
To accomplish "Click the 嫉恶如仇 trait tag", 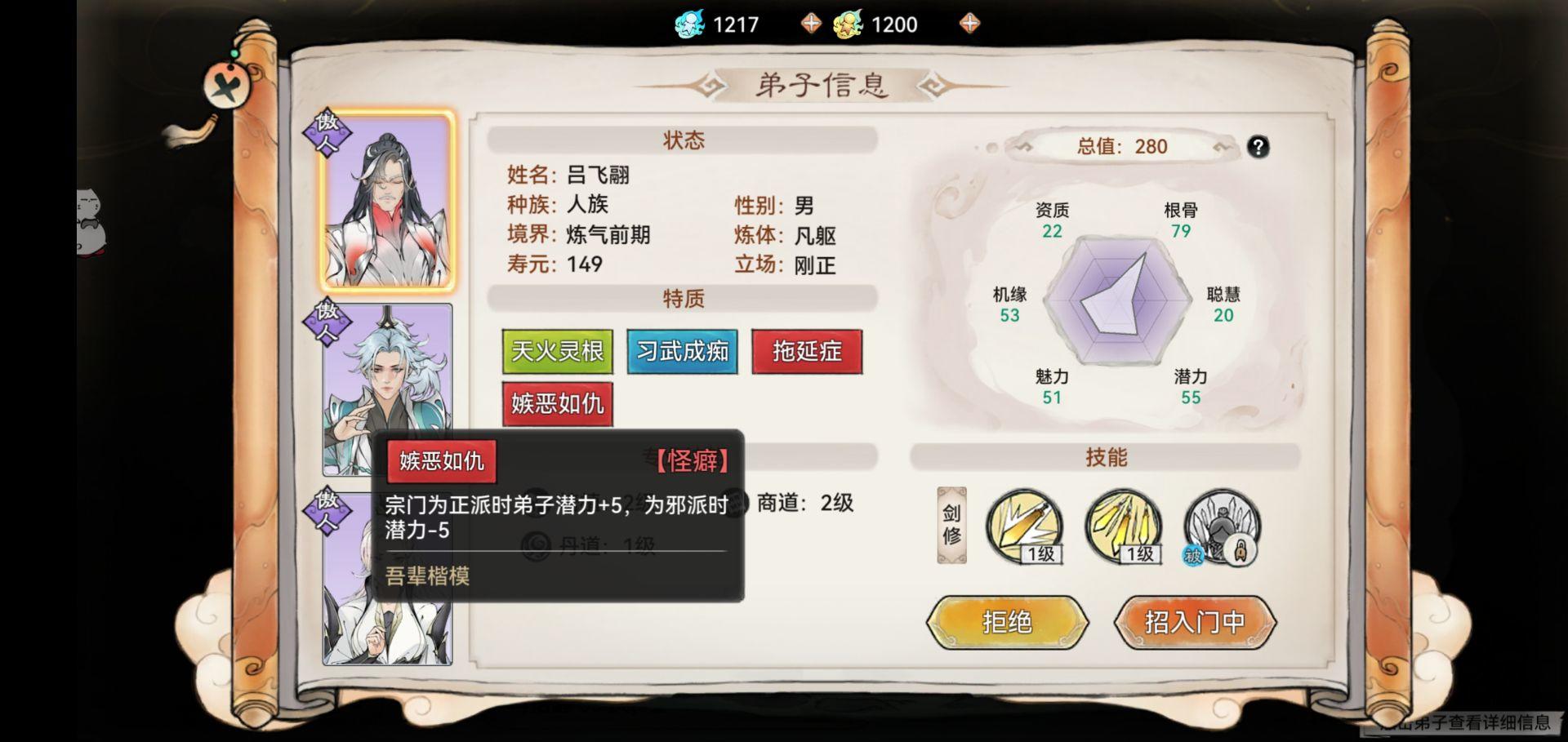I will [557, 405].
